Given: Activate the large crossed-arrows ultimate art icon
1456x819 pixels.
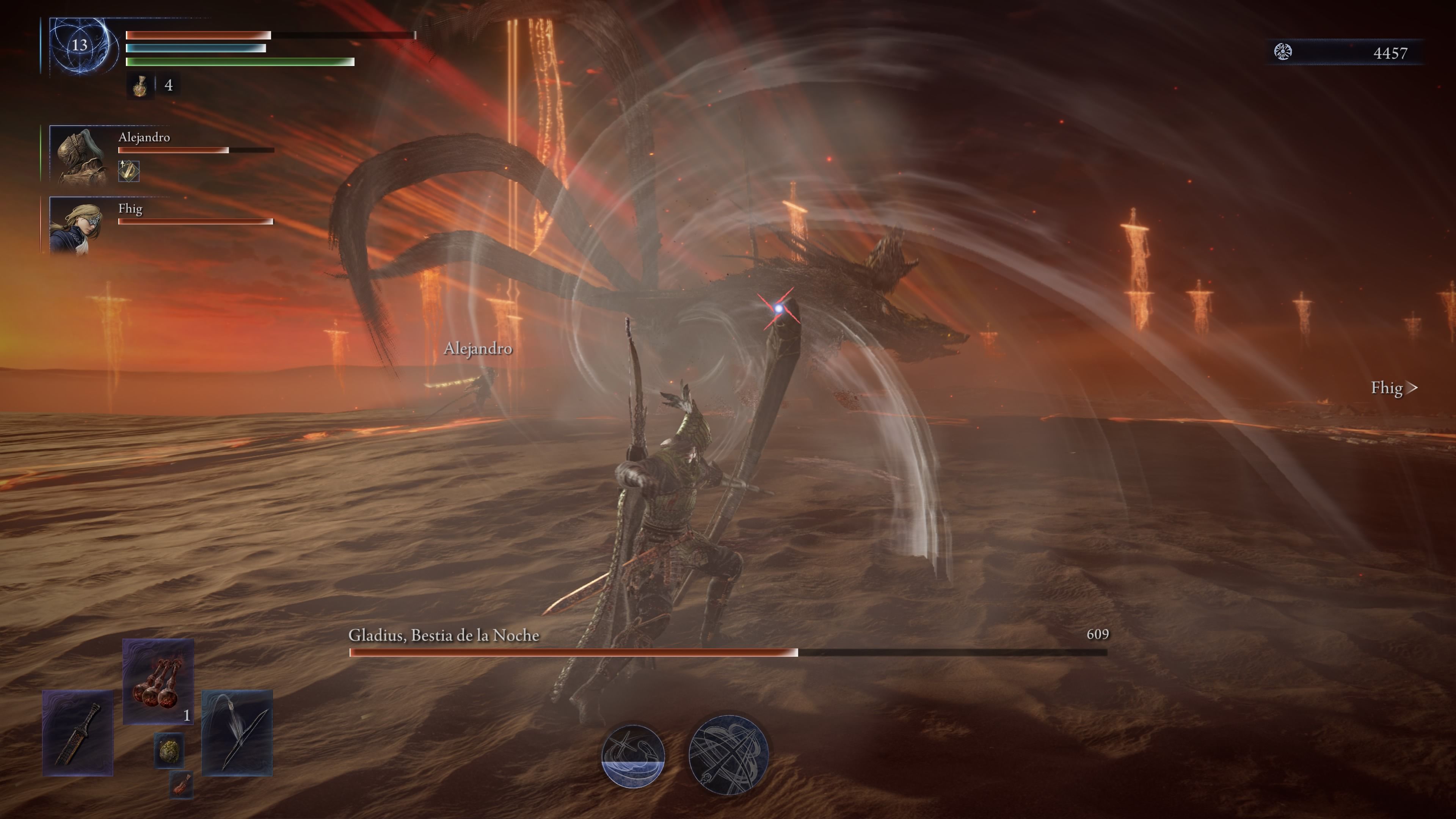Looking at the screenshot, I should (x=728, y=755).
